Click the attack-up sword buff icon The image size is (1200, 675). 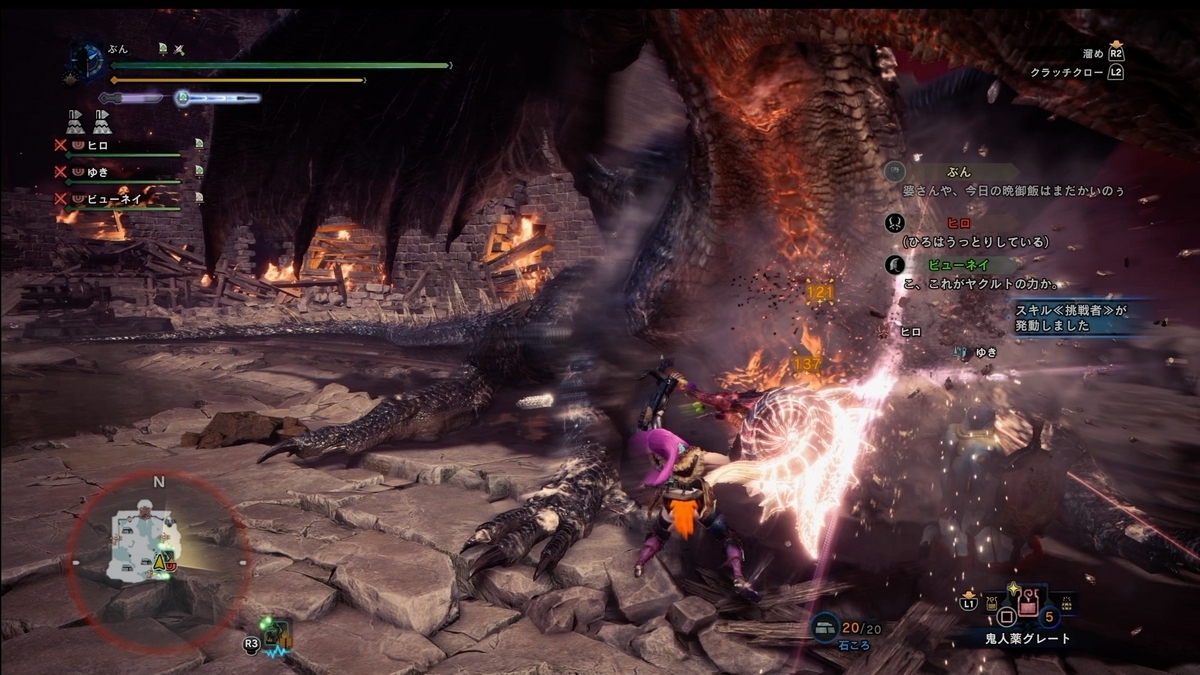click(179, 49)
